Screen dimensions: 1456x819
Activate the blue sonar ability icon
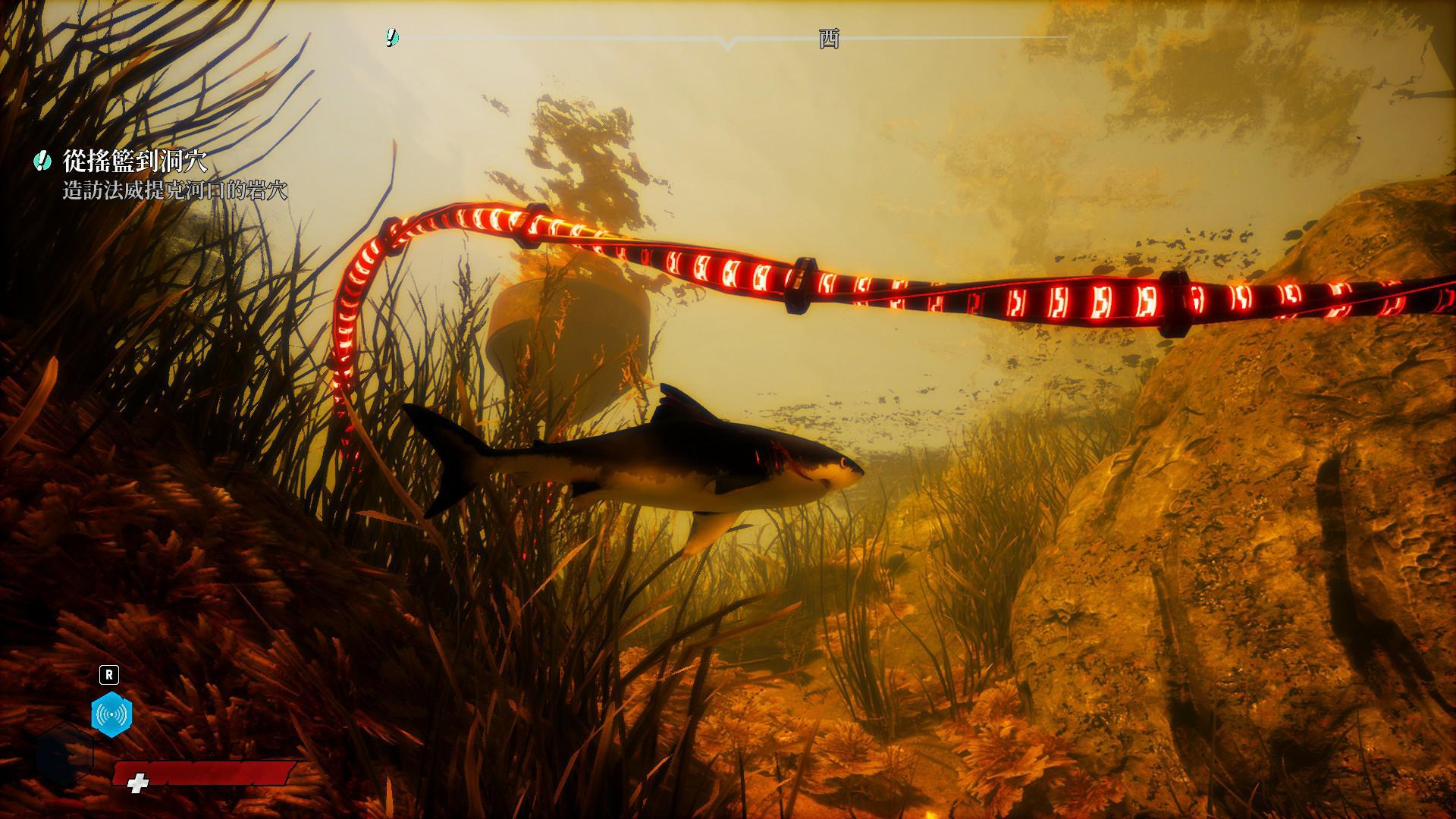[x=111, y=714]
